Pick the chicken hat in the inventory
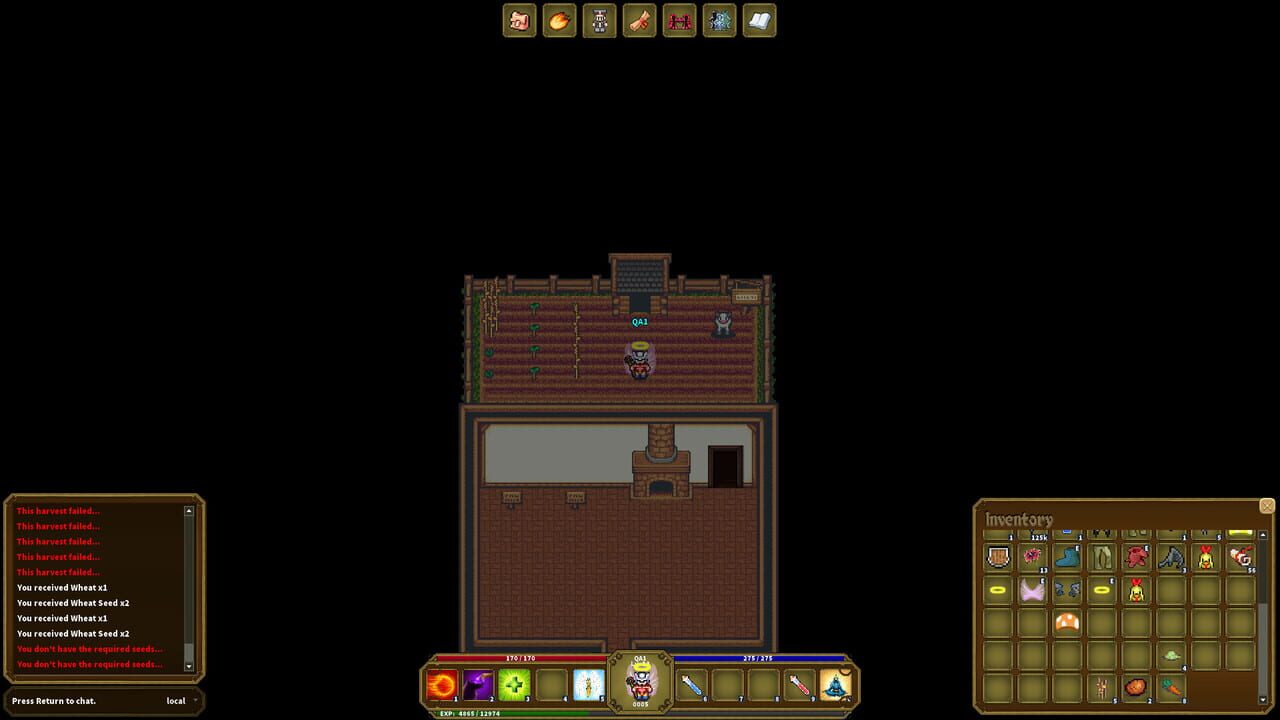Viewport: 1280px width, 720px height. click(1204, 559)
